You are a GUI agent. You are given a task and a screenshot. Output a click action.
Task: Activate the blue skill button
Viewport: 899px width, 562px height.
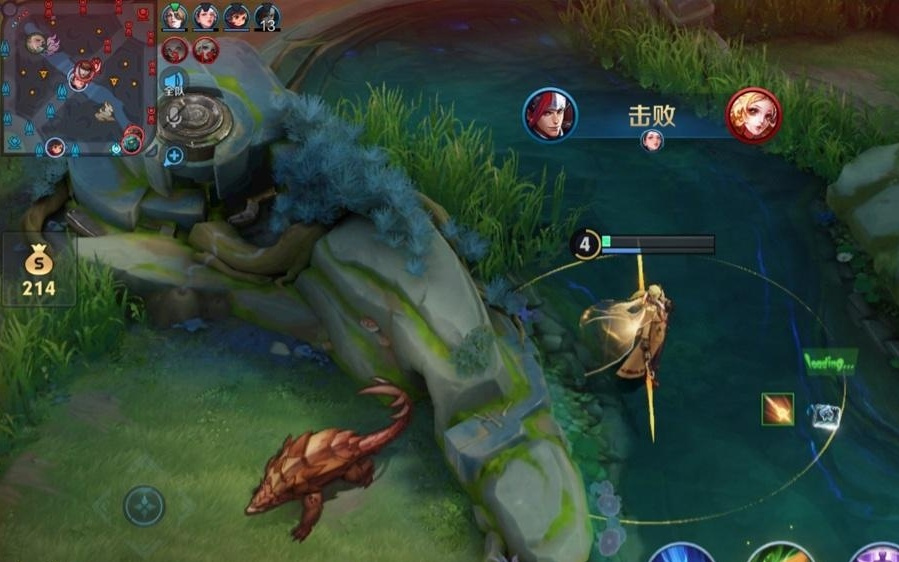[681, 553]
